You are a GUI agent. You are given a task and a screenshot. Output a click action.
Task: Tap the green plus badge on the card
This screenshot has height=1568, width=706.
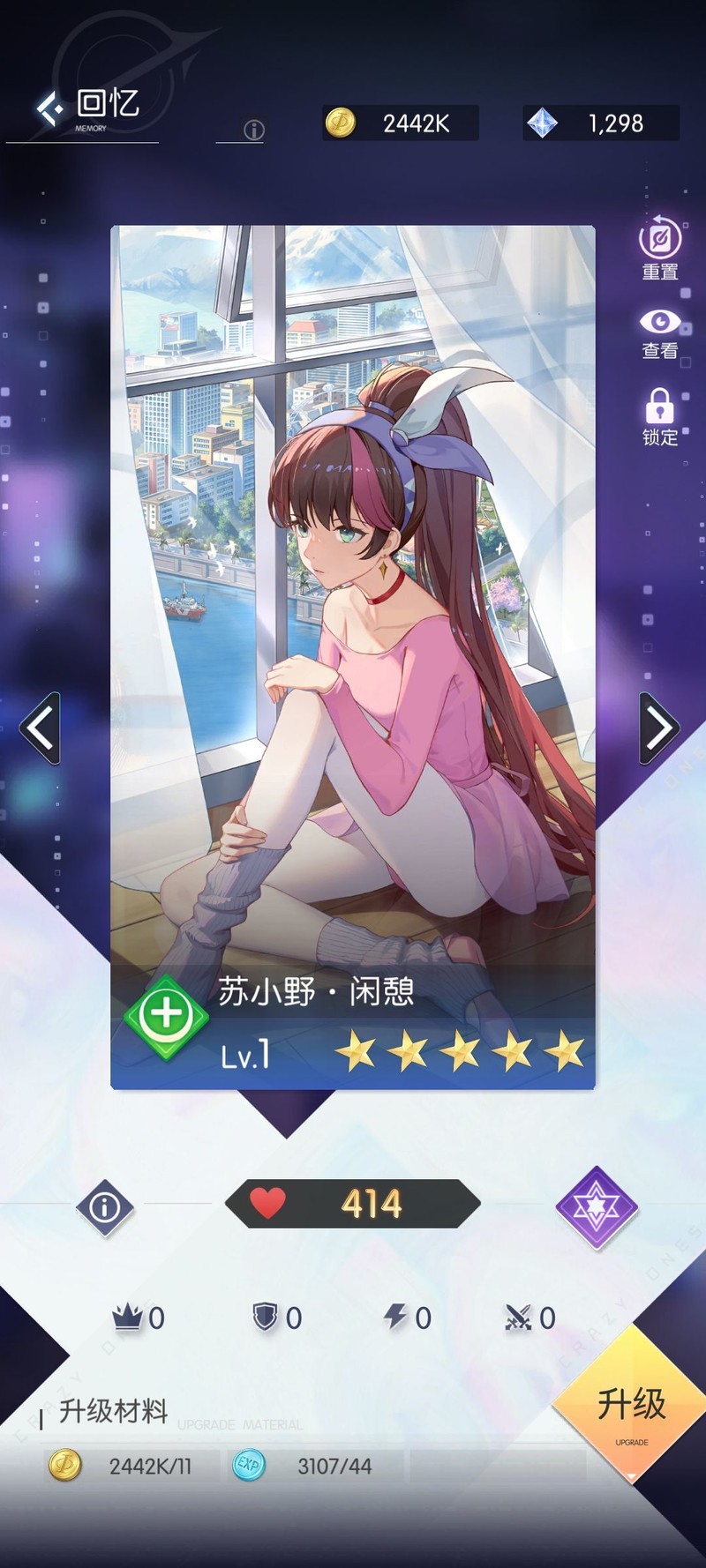[x=166, y=1015]
